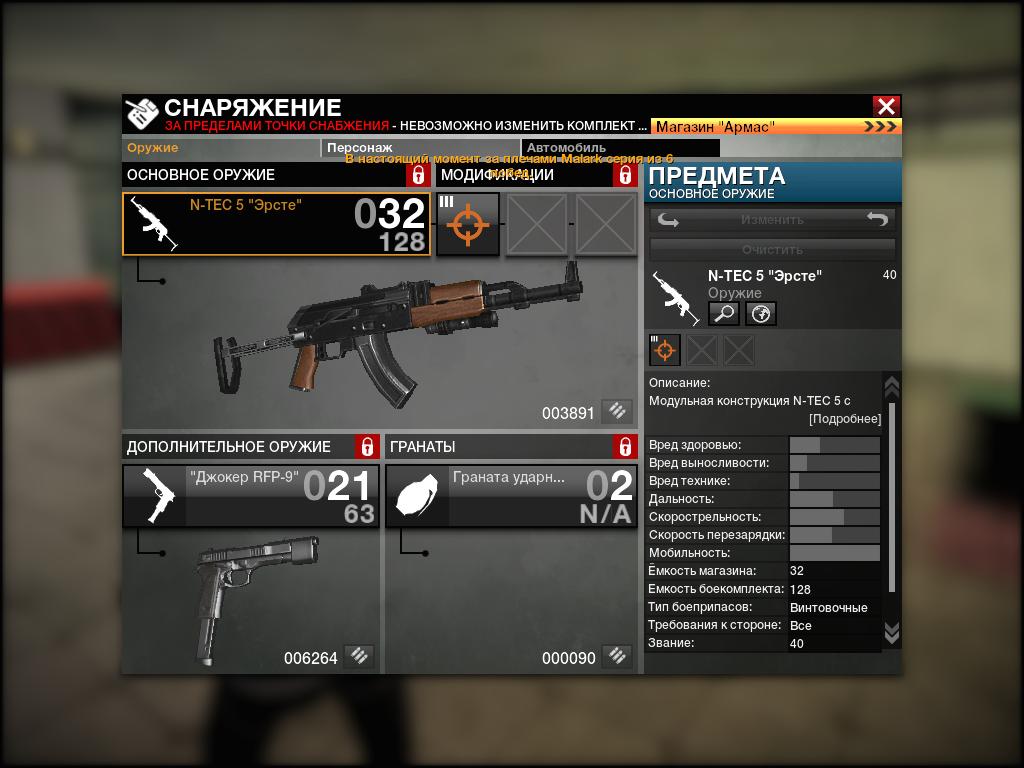This screenshot has width=1024, height=768.
Task: Toggle the lock on Дополнительное оружие
Action: (x=367, y=446)
